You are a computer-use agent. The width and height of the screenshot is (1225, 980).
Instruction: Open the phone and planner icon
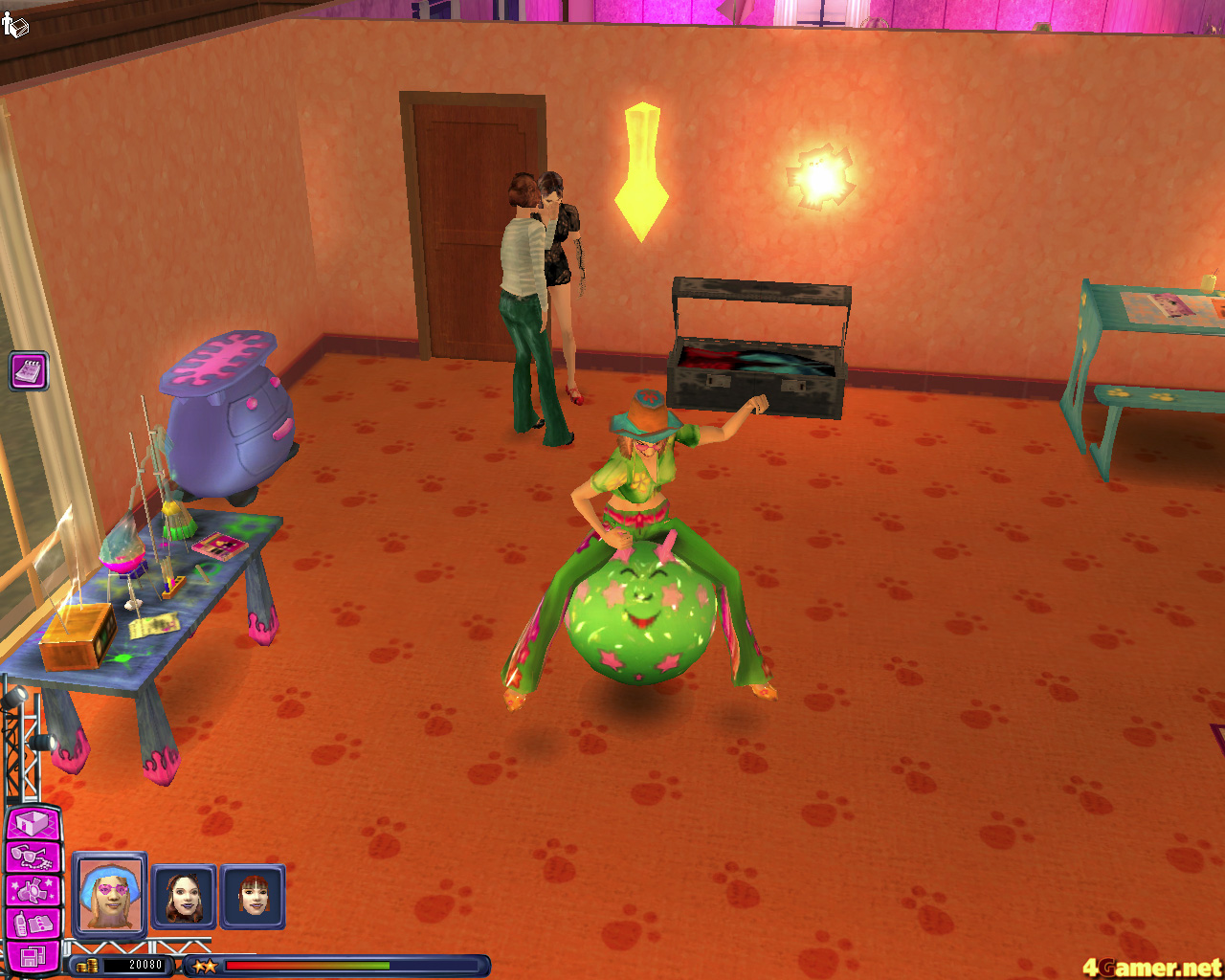[31, 922]
